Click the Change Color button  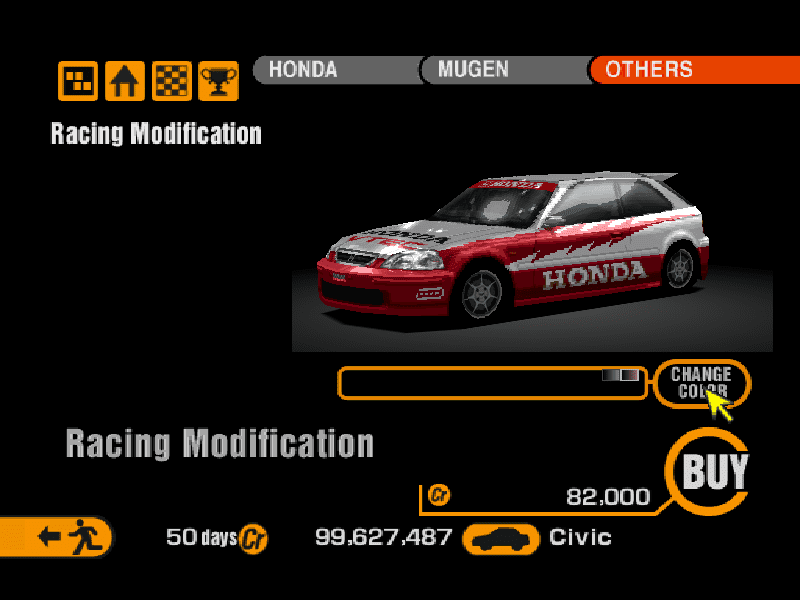pyautogui.click(x=701, y=382)
